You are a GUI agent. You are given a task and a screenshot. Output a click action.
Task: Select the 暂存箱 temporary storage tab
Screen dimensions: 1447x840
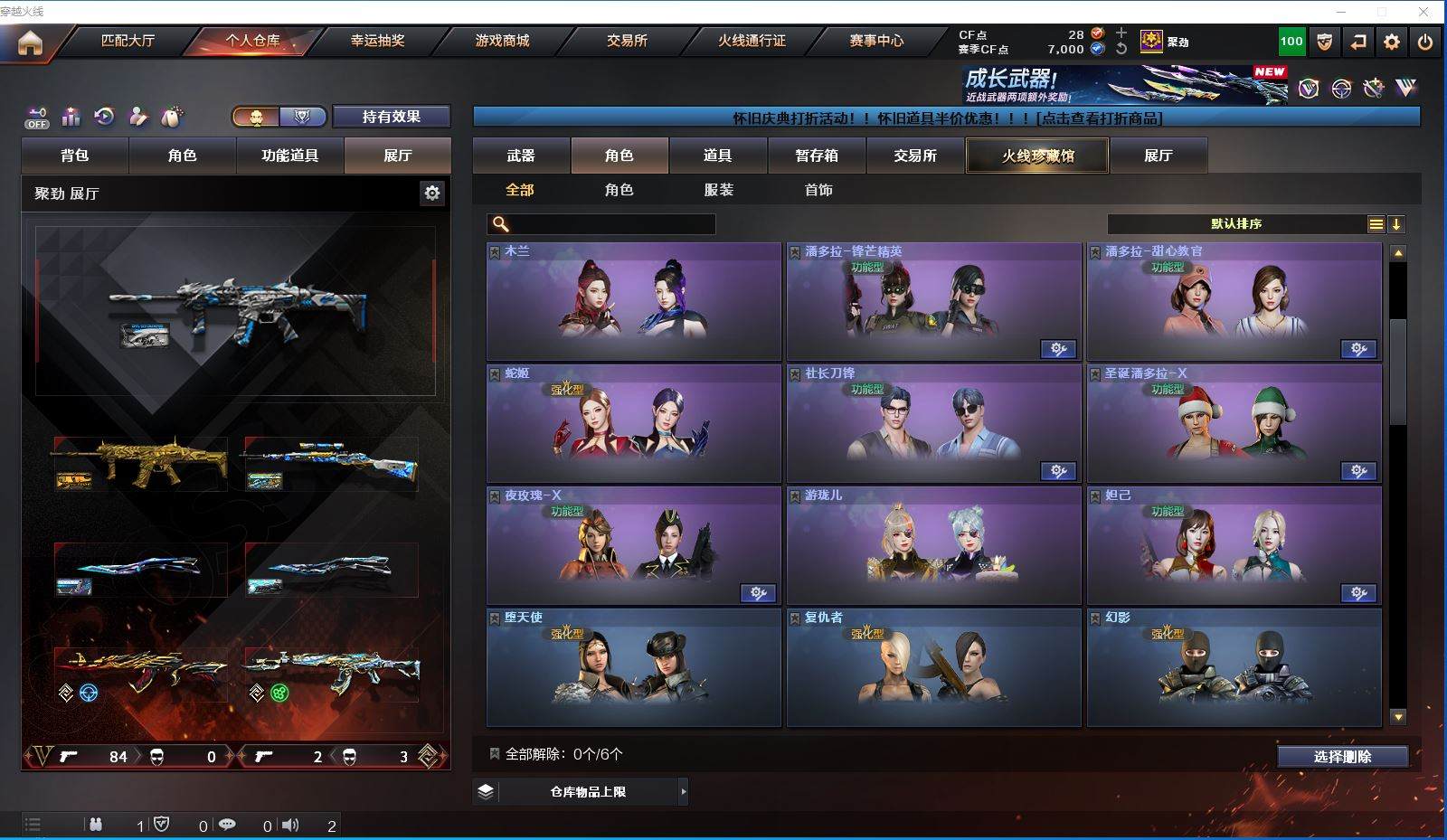pyautogui.click(x=817, y=156)
